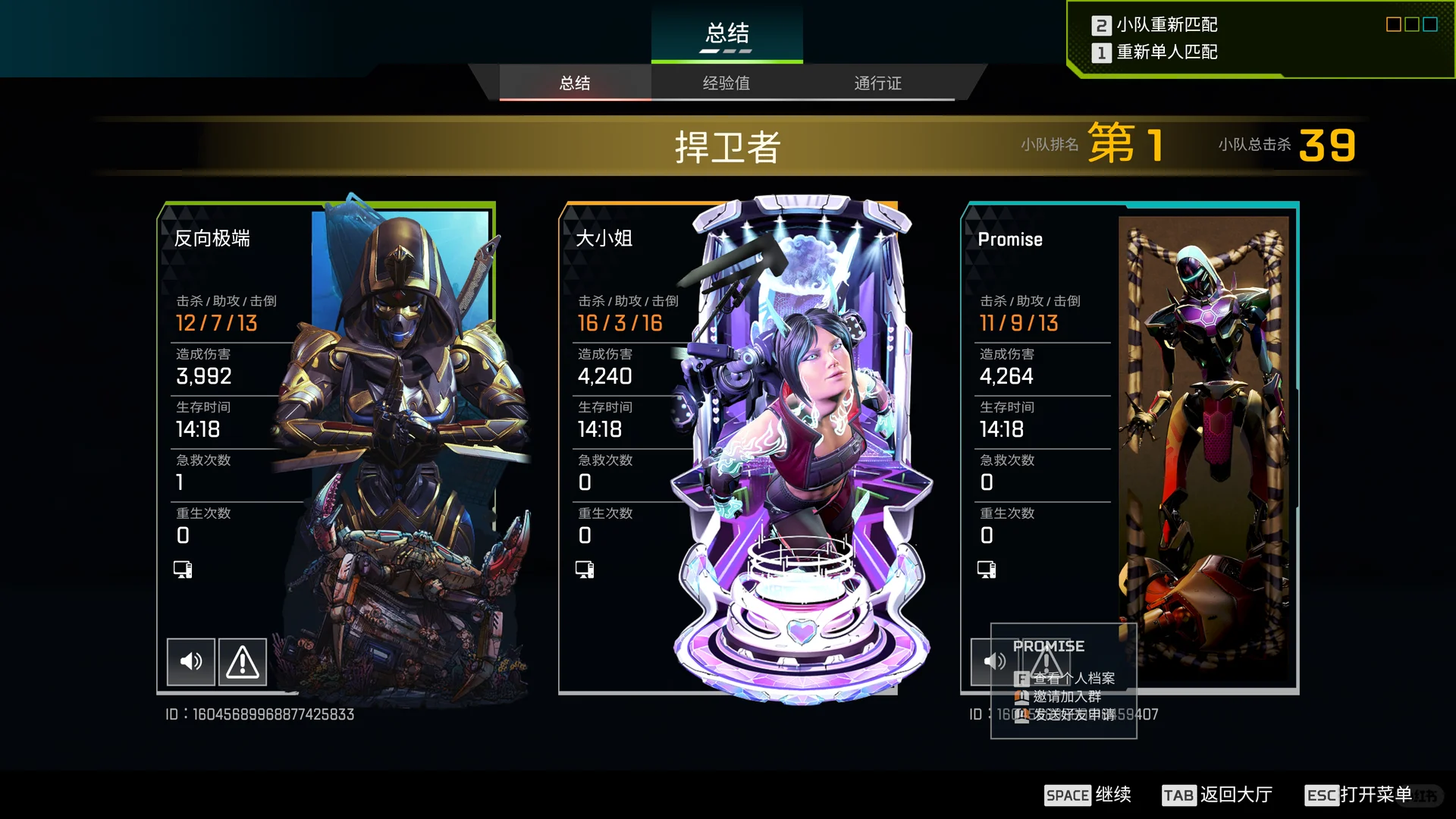Click the F key prompt beside 查看个人档案
Screen dimensions: 1456x819
pyautogui.click(x=1020, y=679)
